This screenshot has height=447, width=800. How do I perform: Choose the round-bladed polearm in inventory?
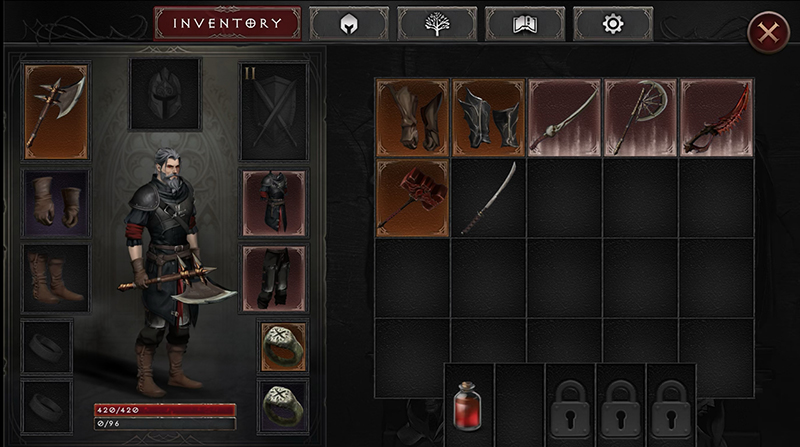640,118
